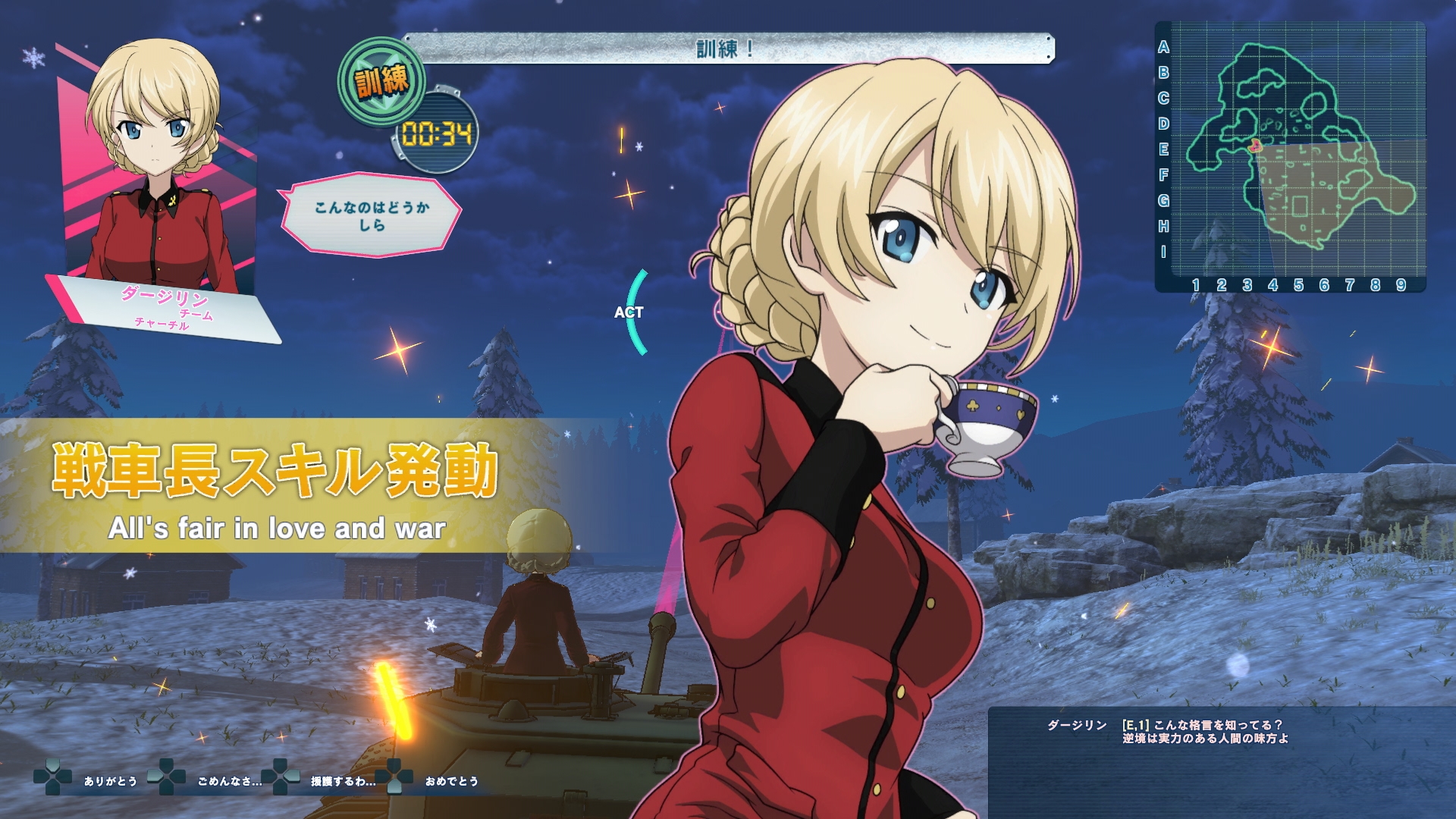Click the こんなのはどうかしら speech bubble
The width and height of the screenshot is (1456, 819).
[372, 216]
